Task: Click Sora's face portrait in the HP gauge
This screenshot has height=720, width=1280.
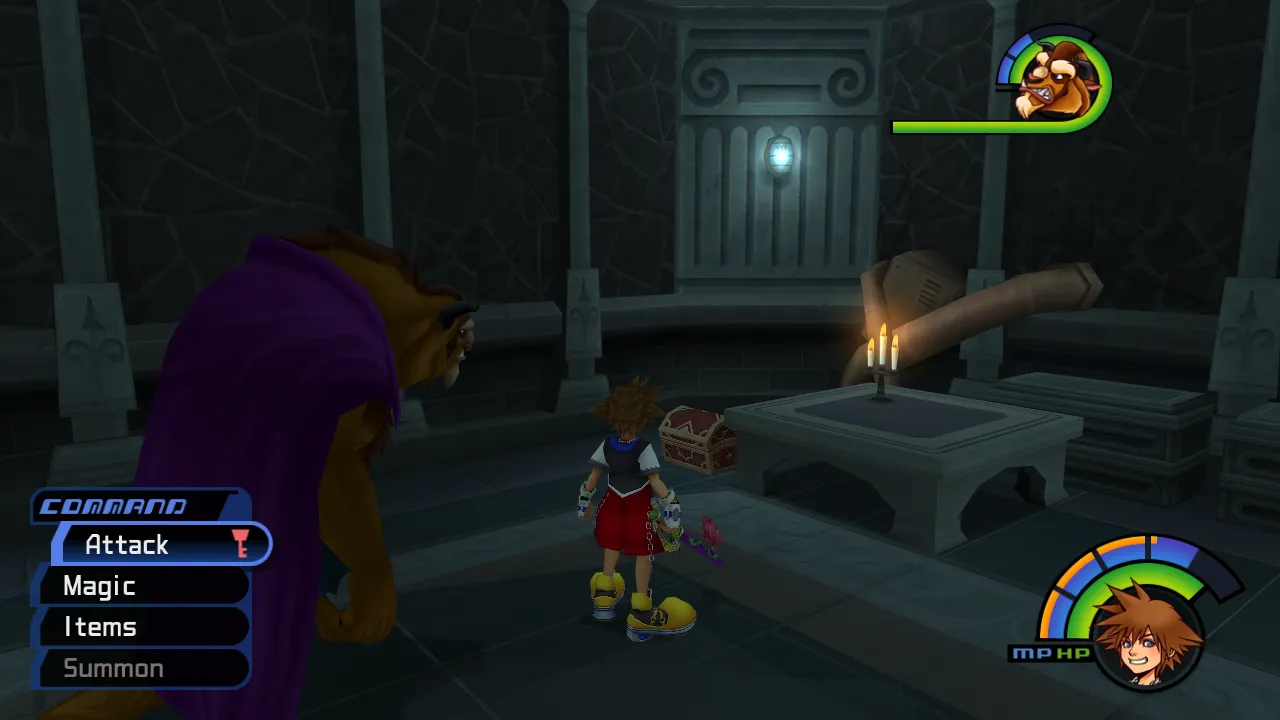Action: (1144, 643)
